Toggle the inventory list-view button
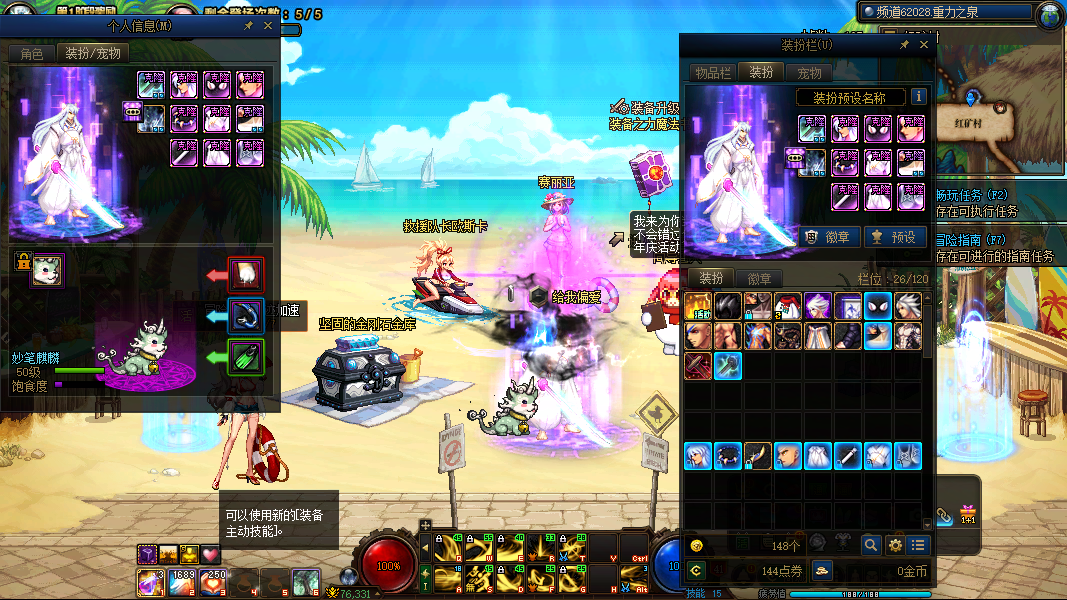This screenshot has height=600, width=1067. click(918, 545)
